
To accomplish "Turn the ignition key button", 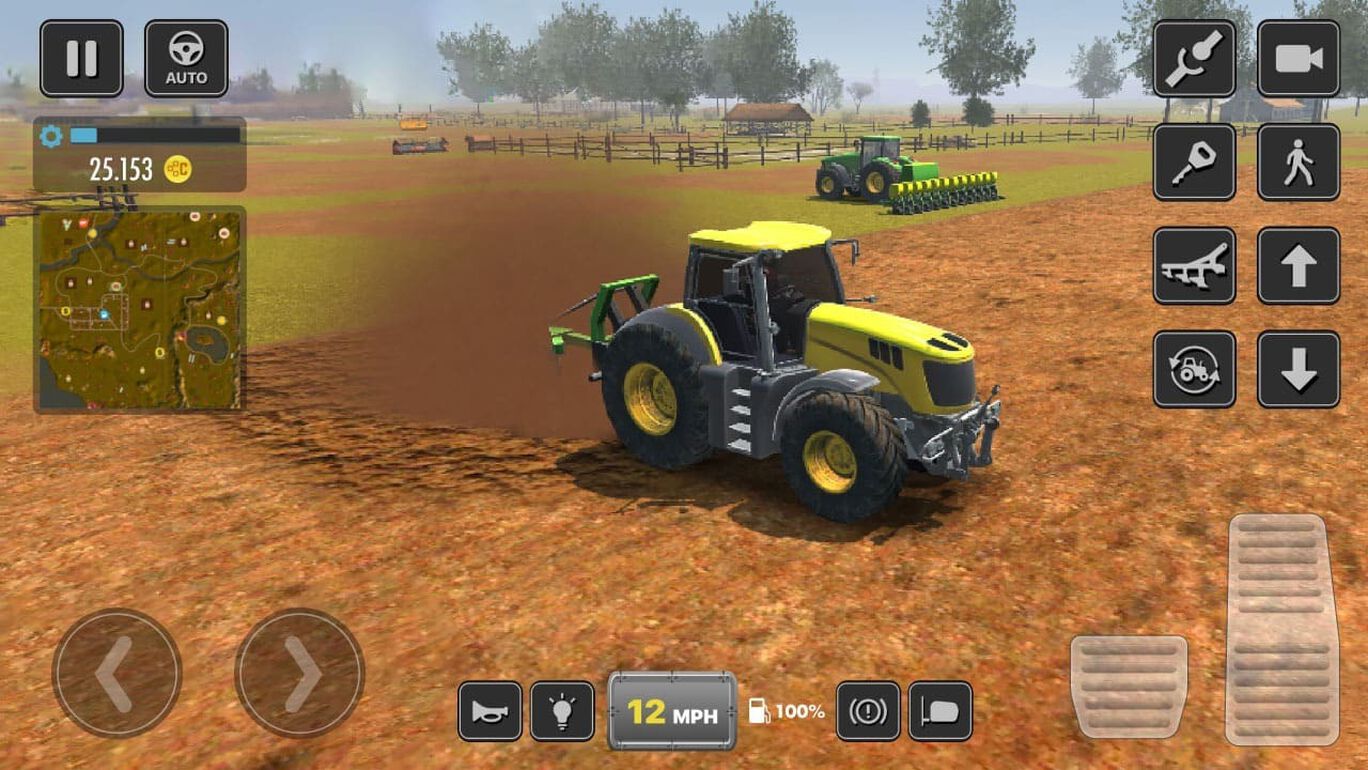I will pos(1194,162).
